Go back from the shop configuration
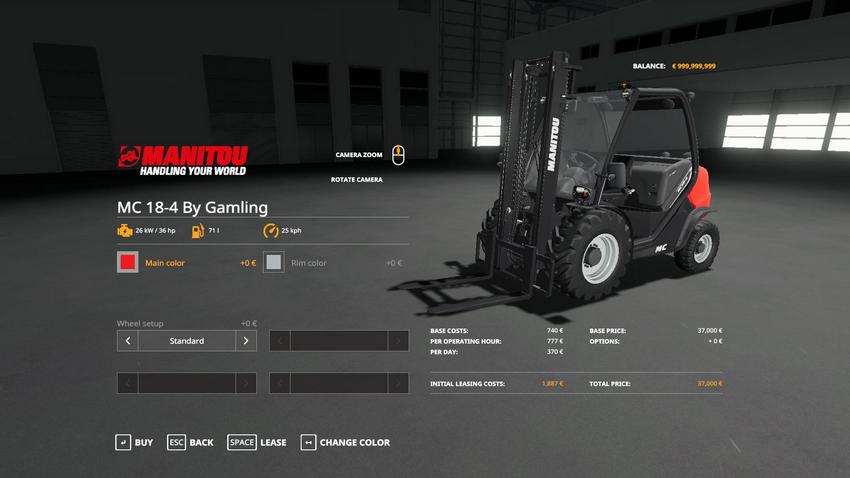850x478 pixels. click(190, 442)
